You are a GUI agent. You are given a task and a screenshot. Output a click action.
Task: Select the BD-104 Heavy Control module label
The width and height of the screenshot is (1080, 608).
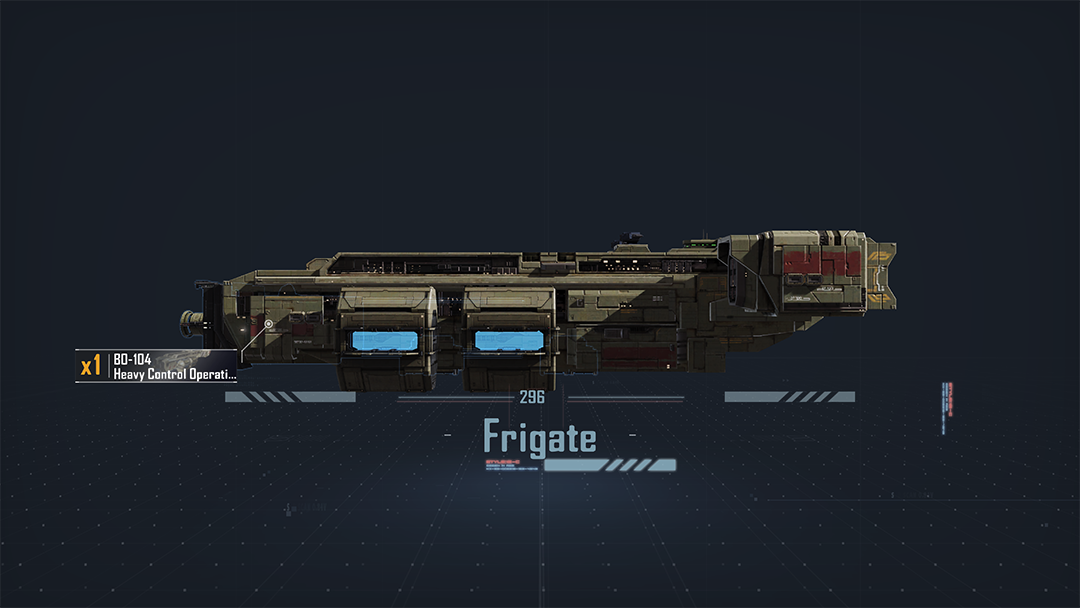[x=160, y=366]
